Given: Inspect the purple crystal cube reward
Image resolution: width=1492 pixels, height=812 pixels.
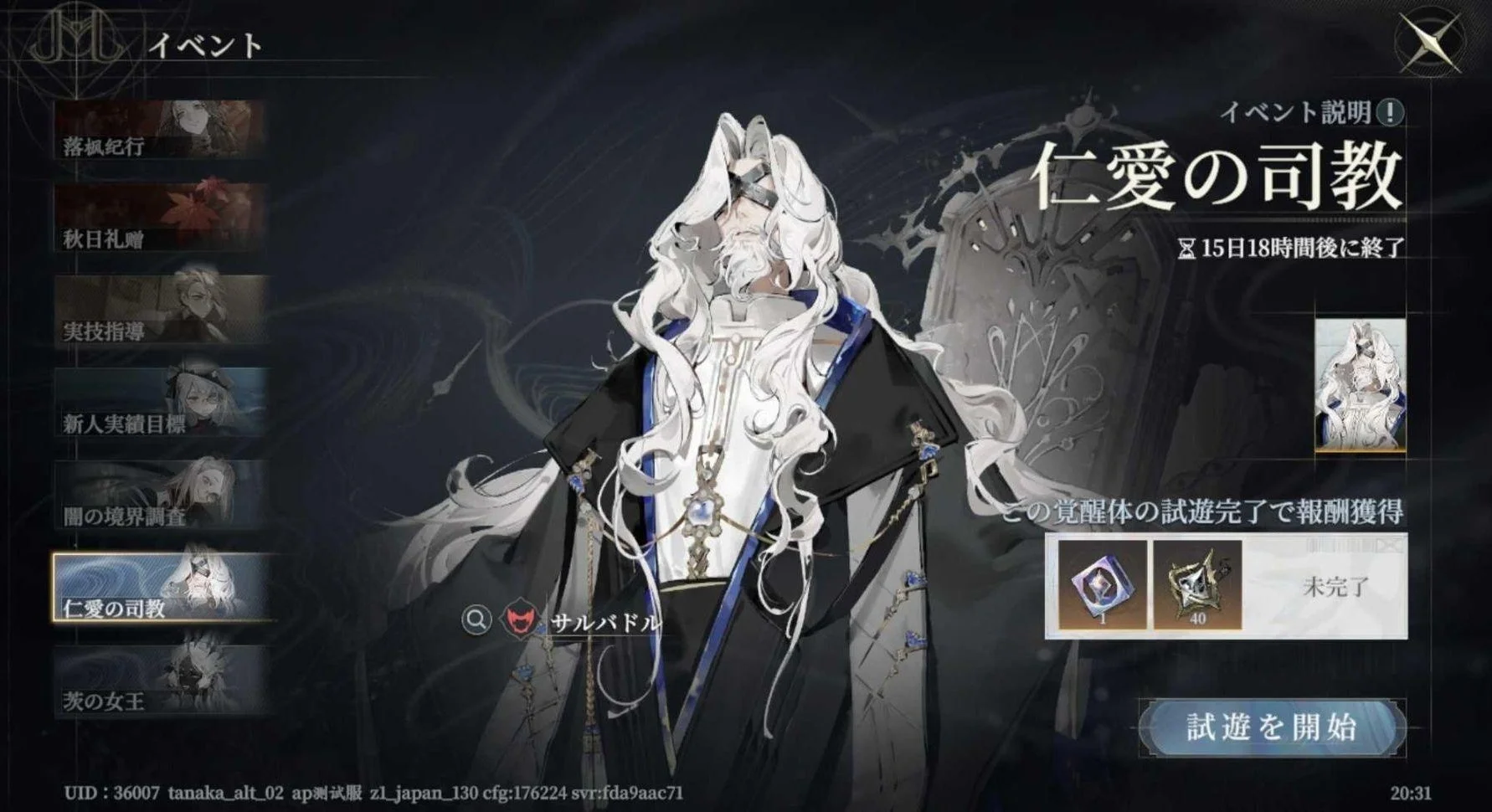Looking at the screenshot, I should (x=1103, y=585).
